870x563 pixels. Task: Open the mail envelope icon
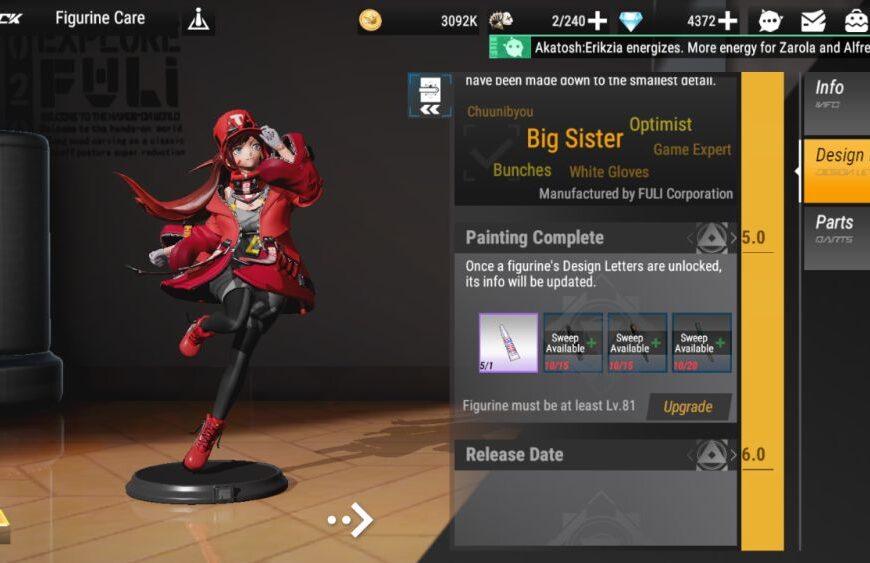point(813,20)
